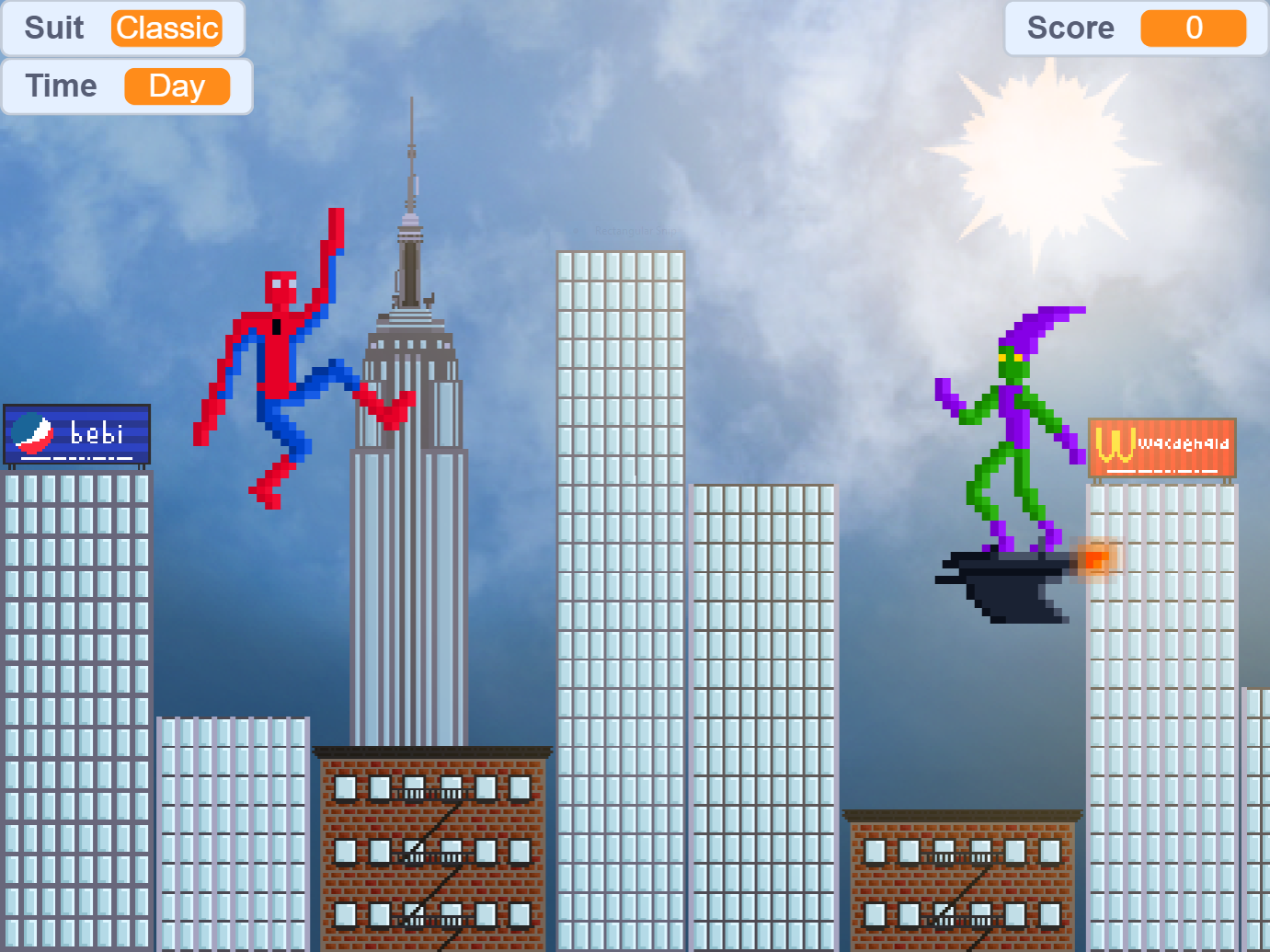Switch the Time setting from Day
Screen dimensions: 1270x952
(177, 86)
